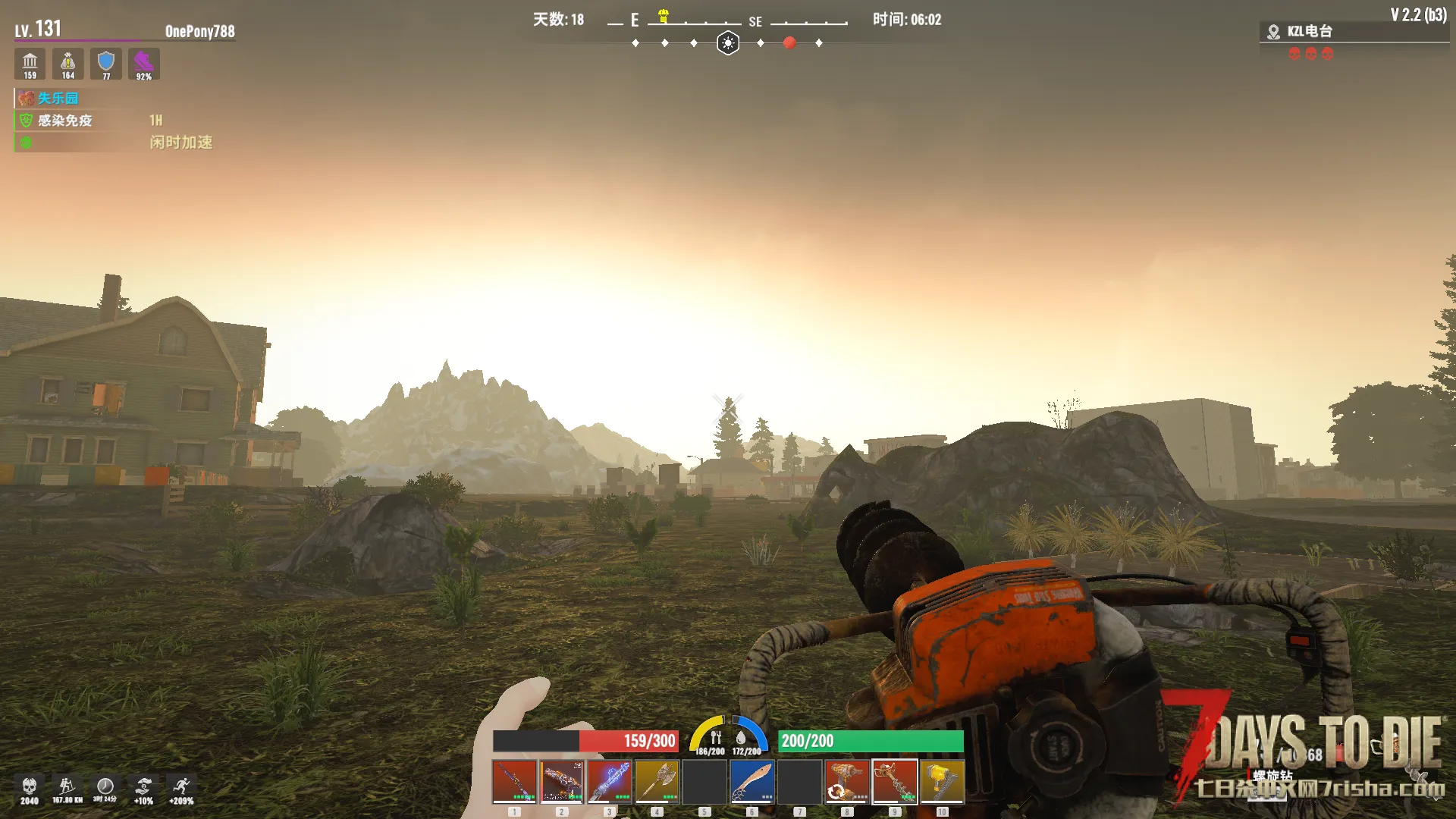Pick the impact driver tool in slot 8
Viewport: 1456px width, 819px height.
tap(847, 781)
